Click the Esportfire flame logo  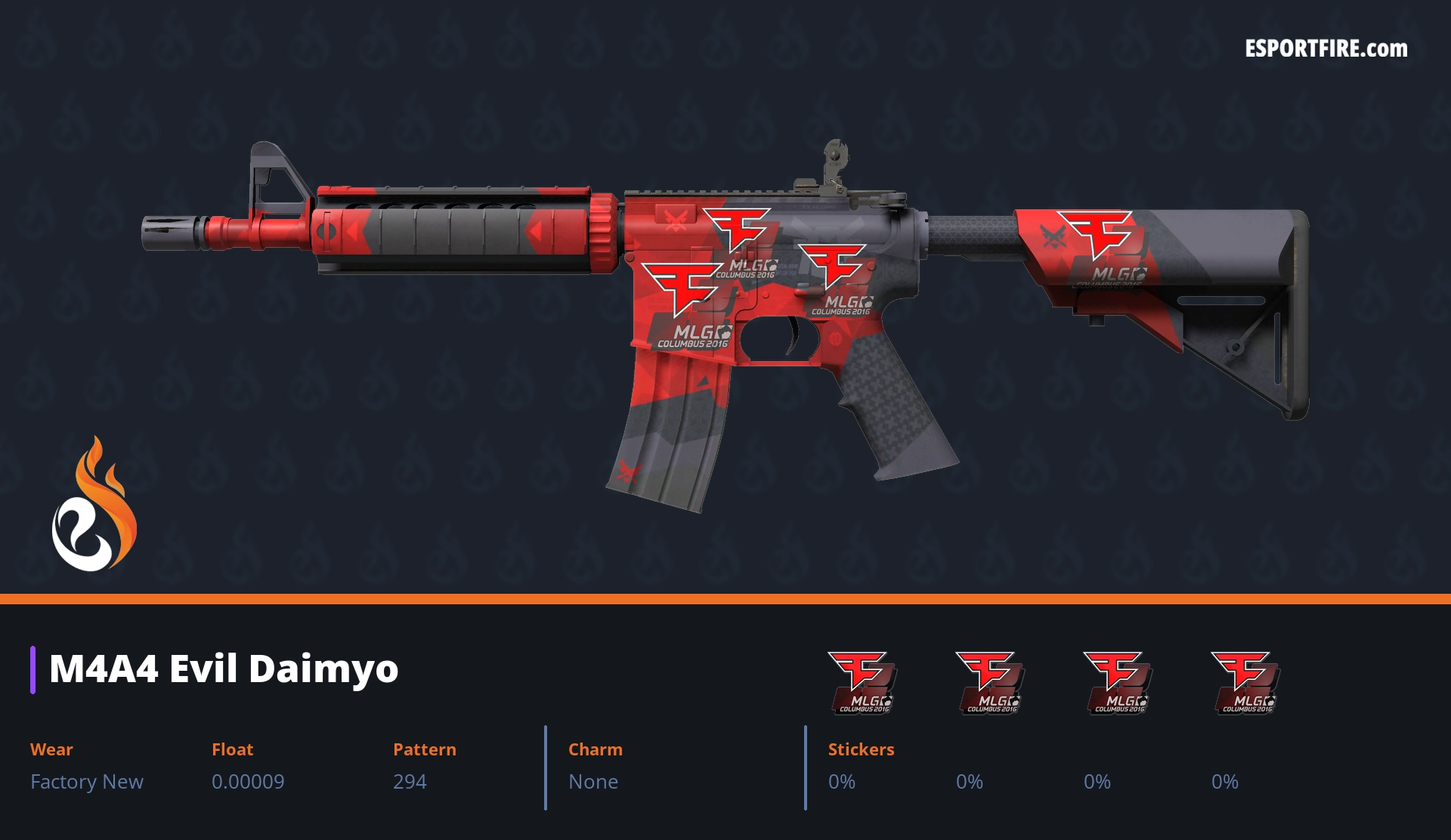click(x=94, y=505)
